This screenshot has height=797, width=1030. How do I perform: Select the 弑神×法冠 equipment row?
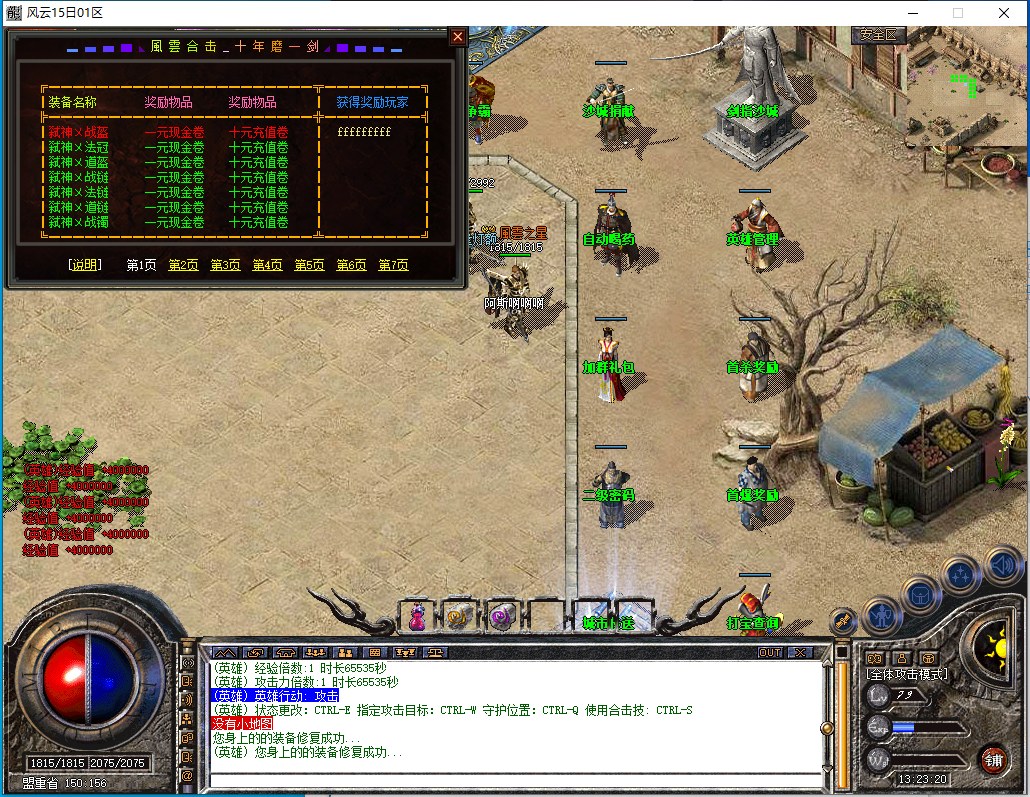pos(78,147)
